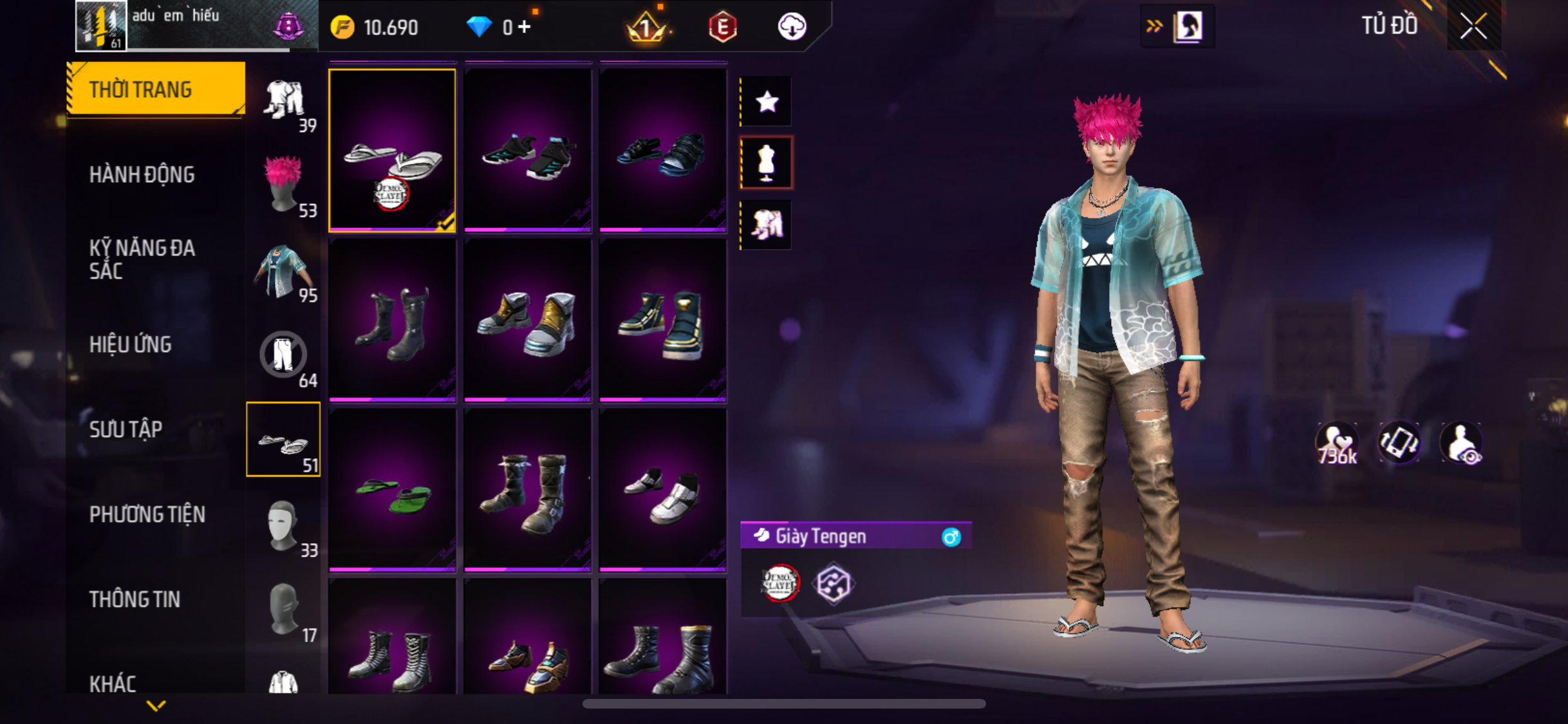Choose the pants category icon

point(284,355)
